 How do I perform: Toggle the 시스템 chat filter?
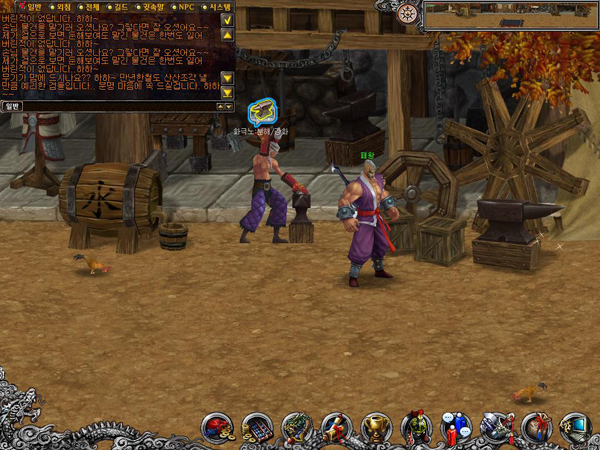pyautogui.click(x=219, y=6)
